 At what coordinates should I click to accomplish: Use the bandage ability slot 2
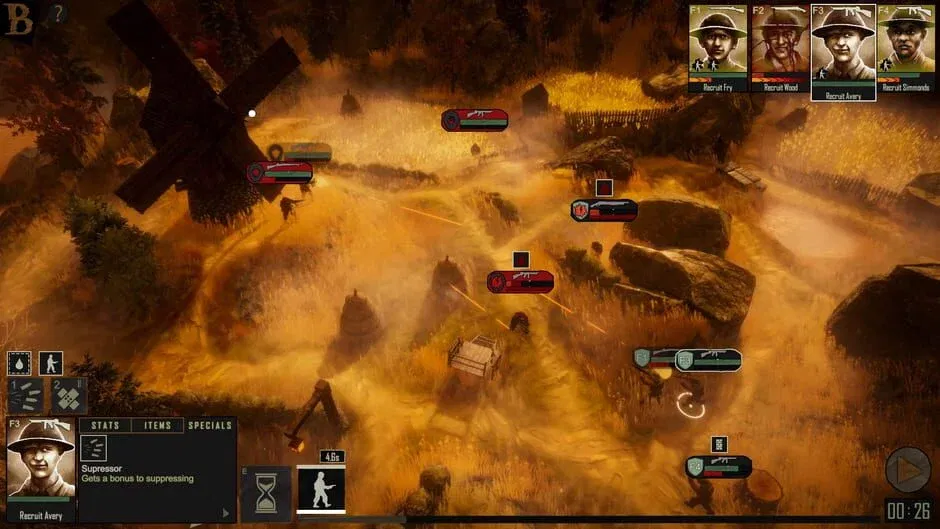(67, 397)
